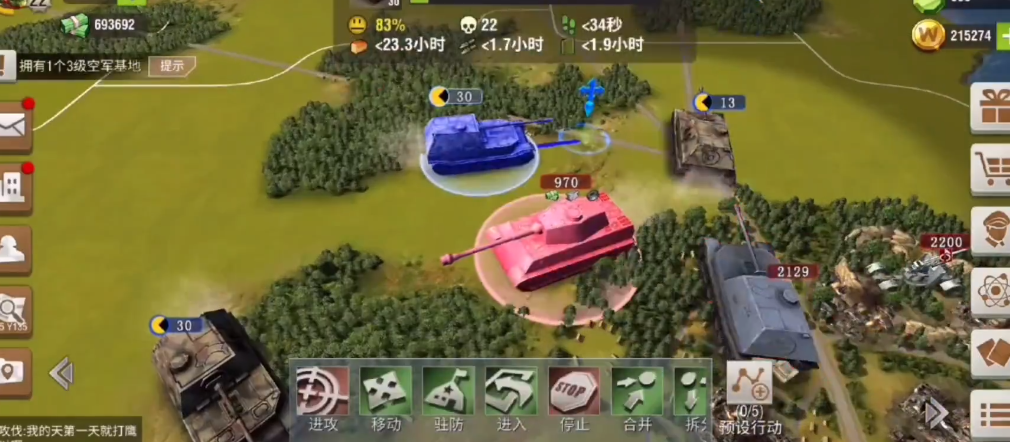Open the list menu icon
The width and height of the screenshot is (1010, 442).
click(x=994, y=414)
